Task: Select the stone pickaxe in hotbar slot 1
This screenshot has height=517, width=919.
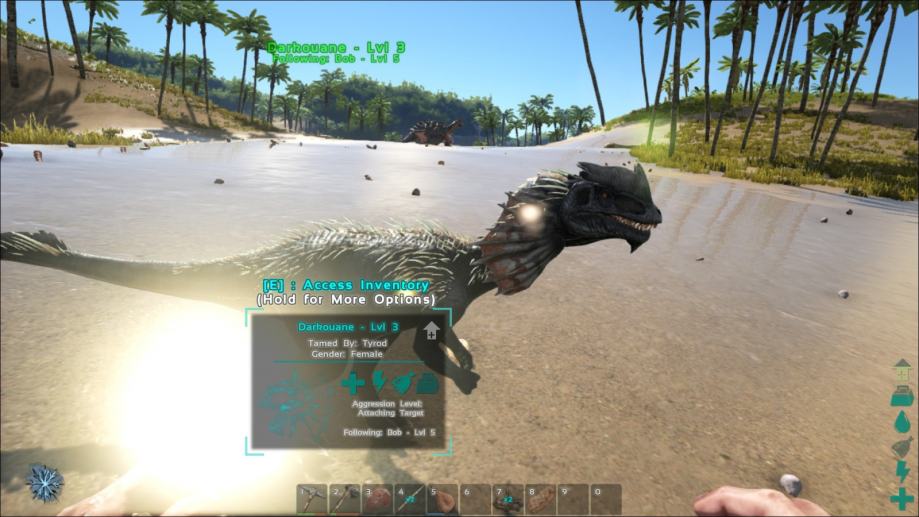Action: [312, 499]
